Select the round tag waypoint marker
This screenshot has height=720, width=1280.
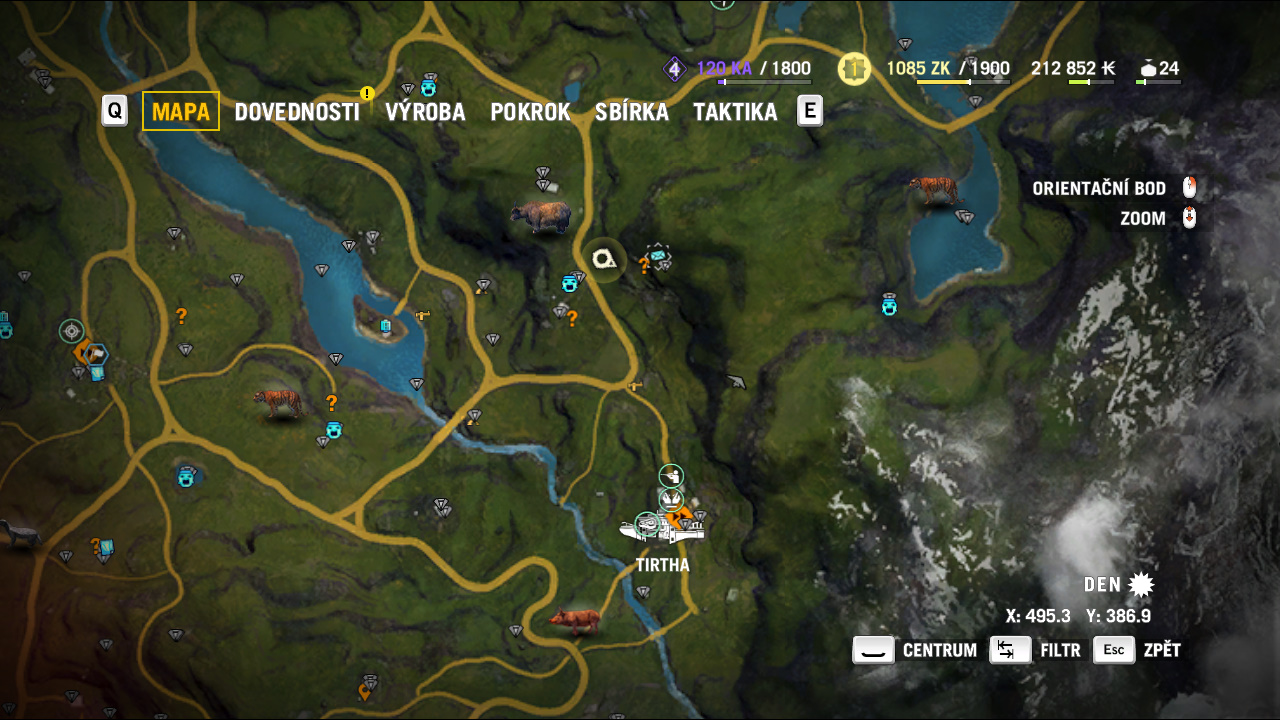click(605, 260)
